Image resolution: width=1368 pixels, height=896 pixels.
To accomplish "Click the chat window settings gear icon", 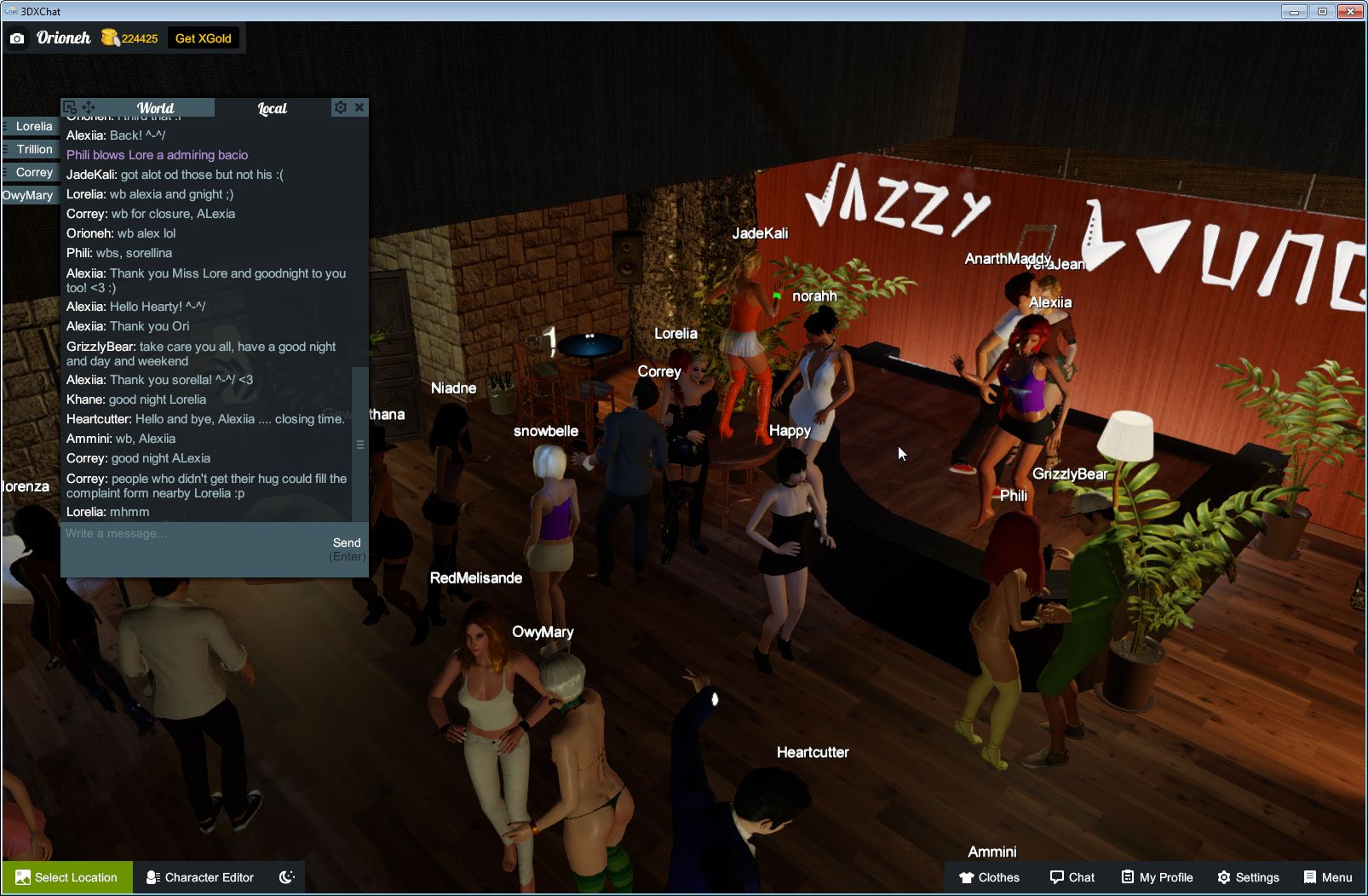I will coord(340,107).
